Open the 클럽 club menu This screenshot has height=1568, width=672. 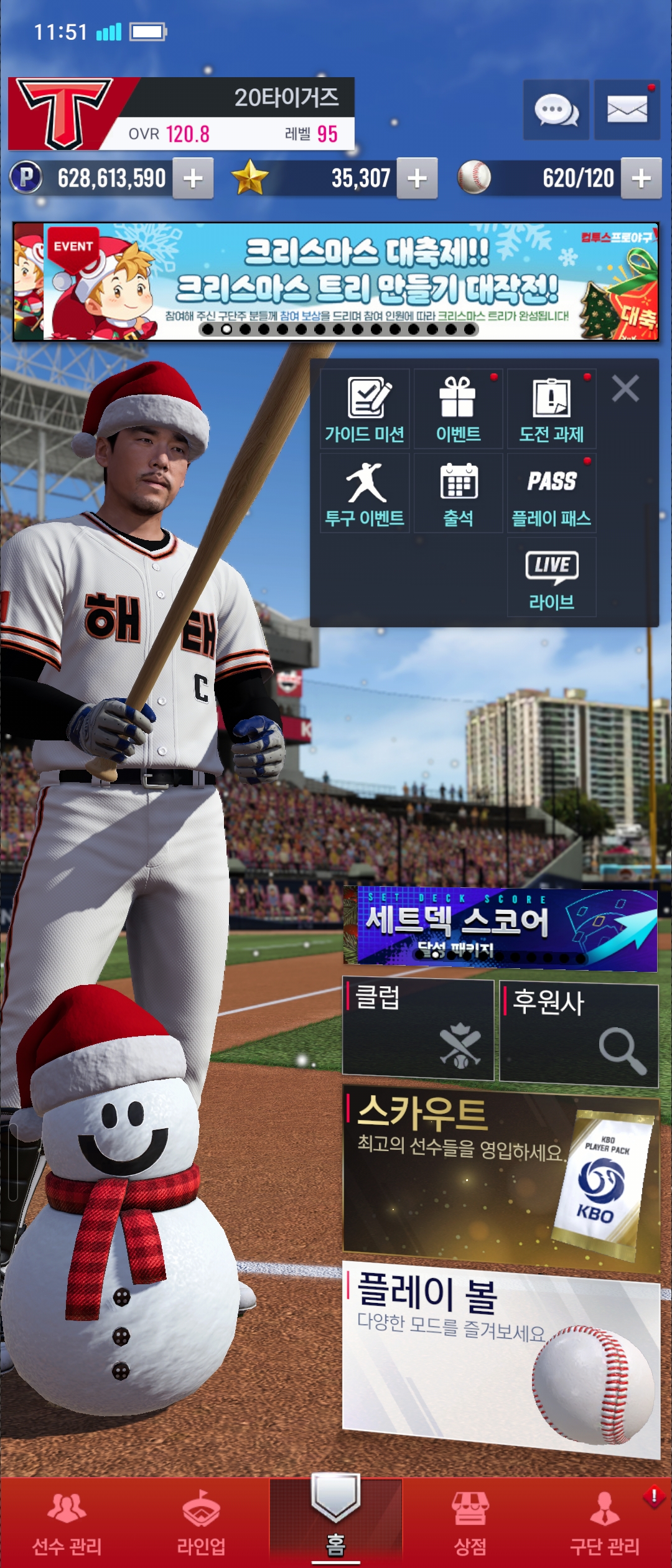point(418,1029)
